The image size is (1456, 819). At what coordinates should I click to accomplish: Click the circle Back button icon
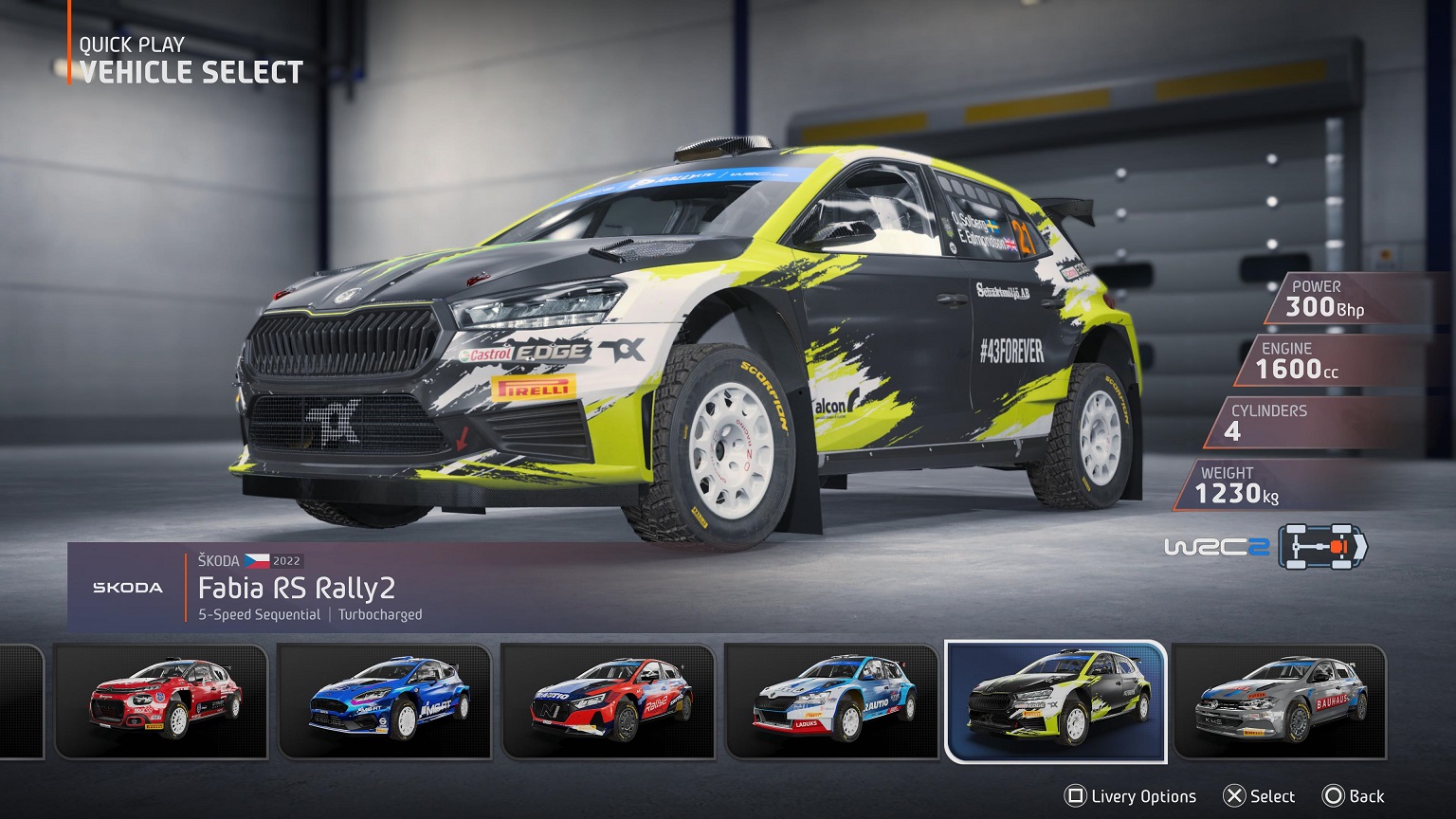tap(1334, 796)
